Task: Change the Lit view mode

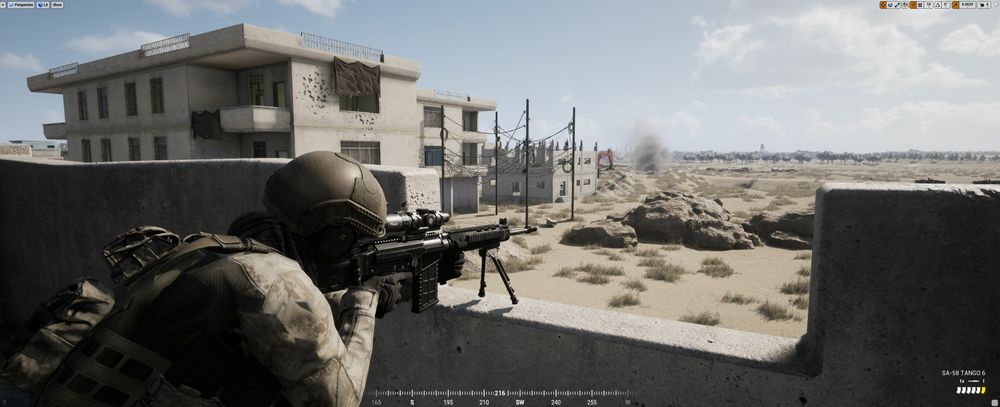Action: pyautogui.click(x=43, y=5)
